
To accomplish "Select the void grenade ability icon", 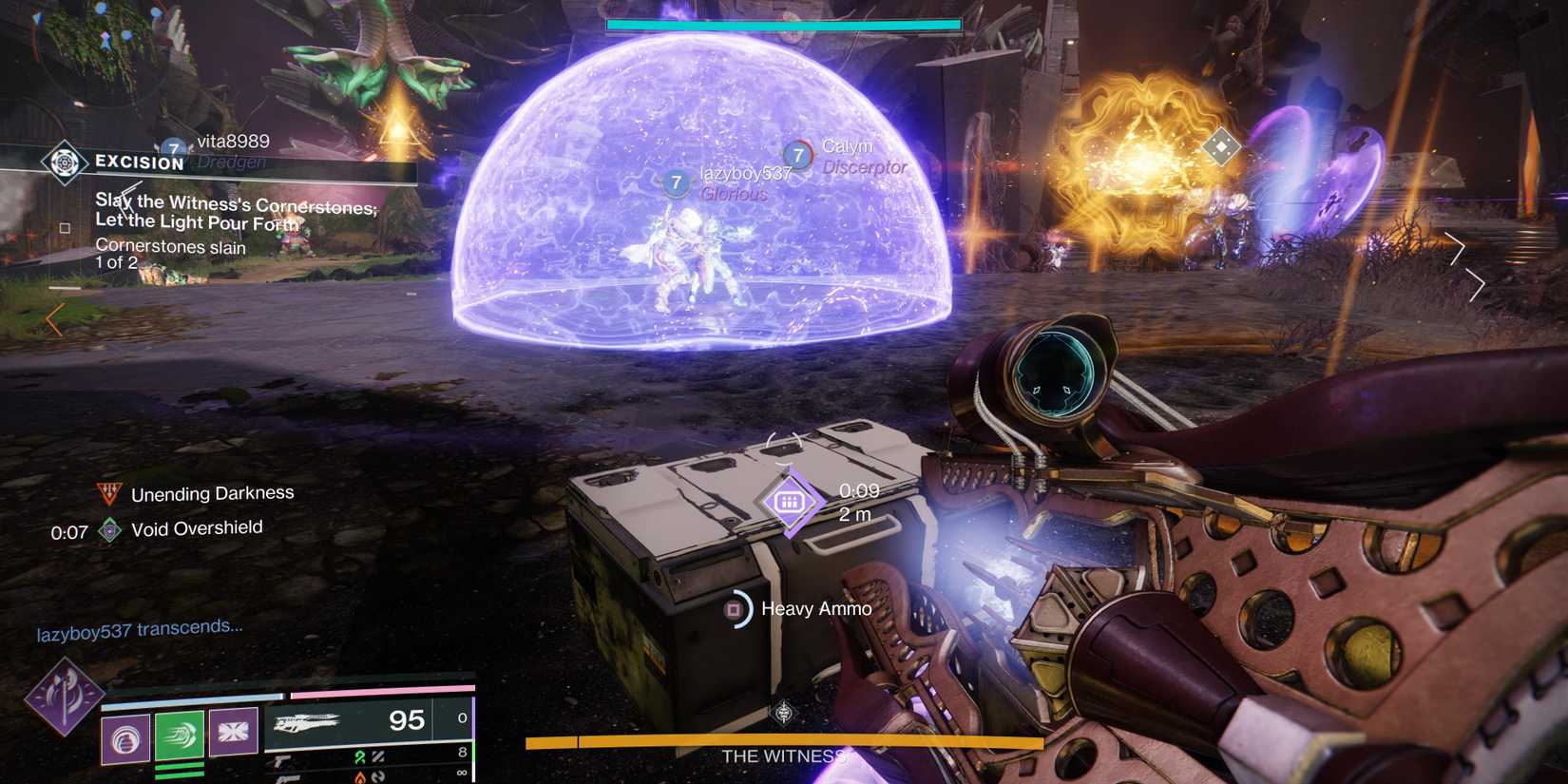I will tap(125, 737).
